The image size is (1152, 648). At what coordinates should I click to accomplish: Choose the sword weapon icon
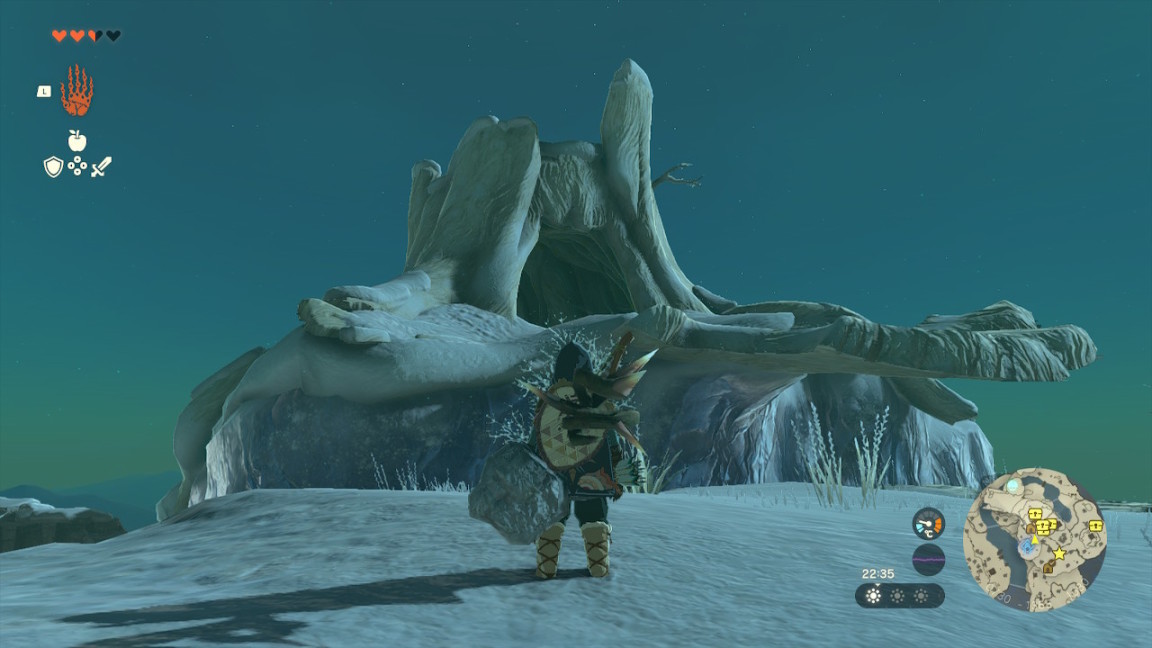(x=101, y=167)
